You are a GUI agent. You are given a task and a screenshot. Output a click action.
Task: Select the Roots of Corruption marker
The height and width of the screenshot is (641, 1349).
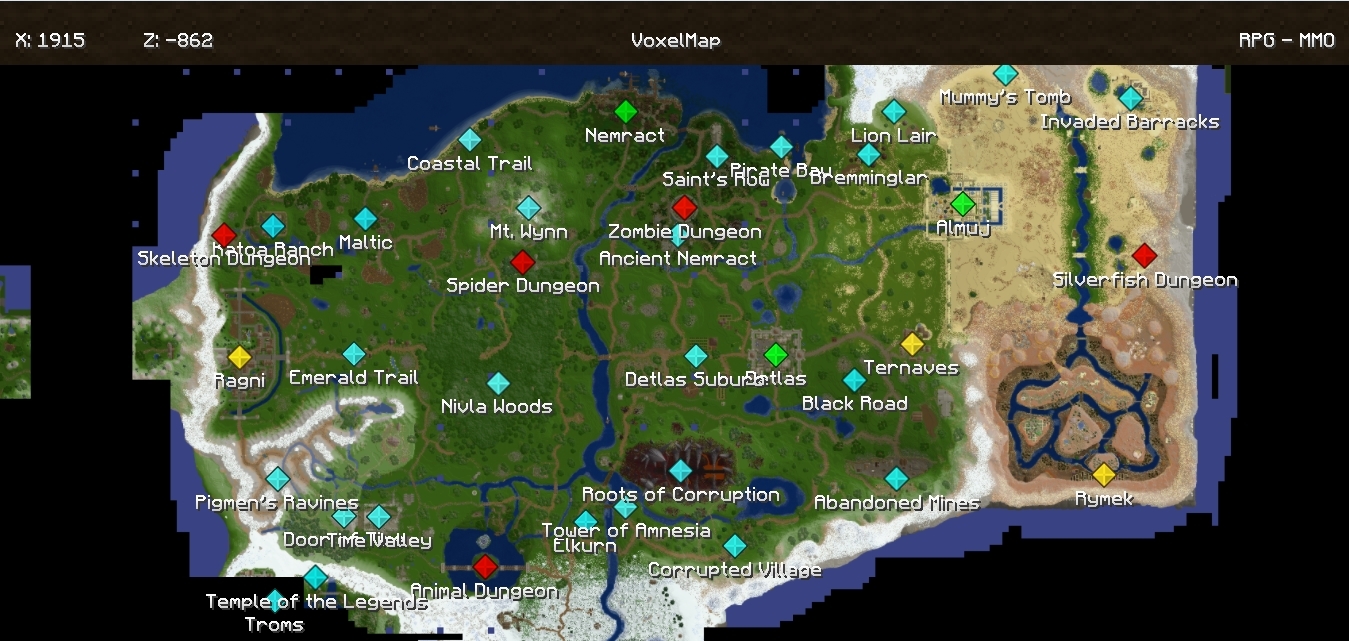tap(680, 470)
